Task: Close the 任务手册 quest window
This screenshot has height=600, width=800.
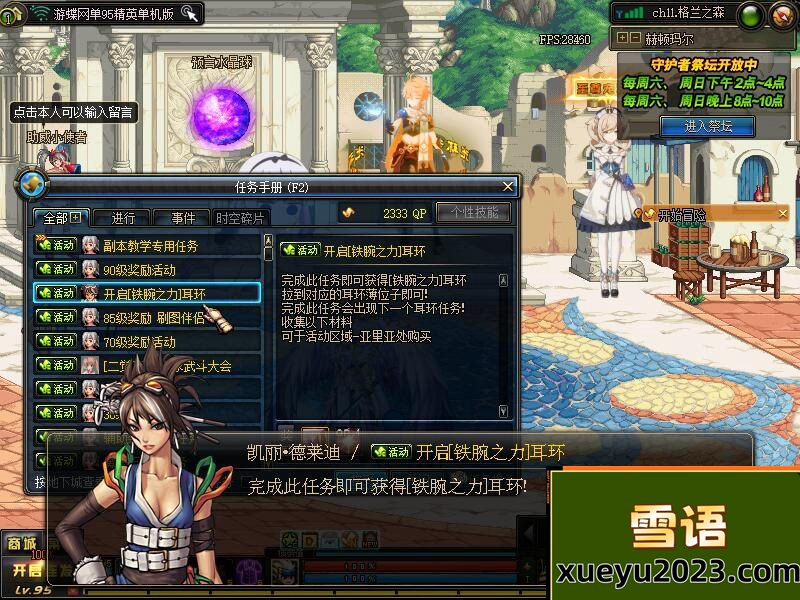Action: (x=508, y=186)
